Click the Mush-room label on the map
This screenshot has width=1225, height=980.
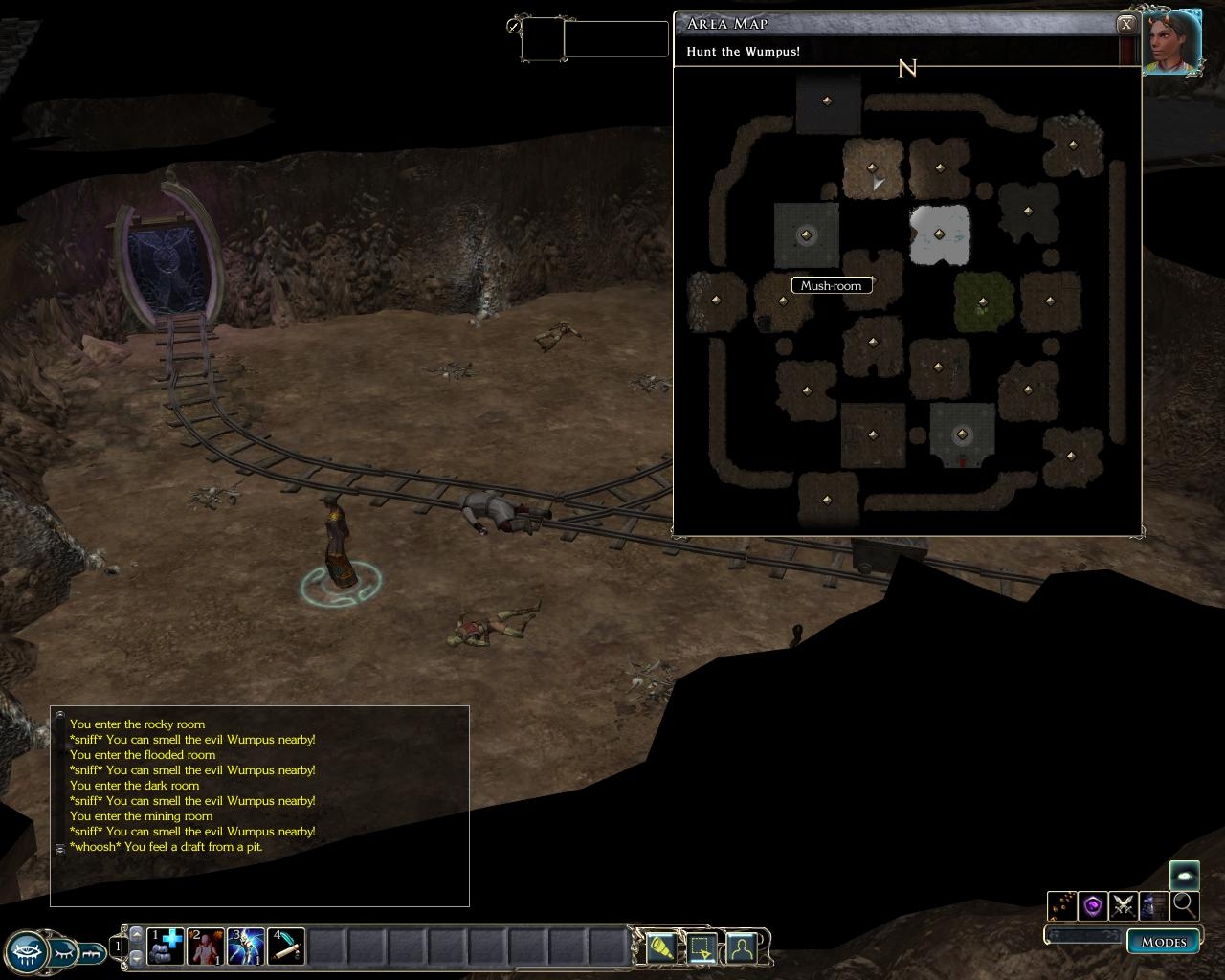(x=831, y=285)
